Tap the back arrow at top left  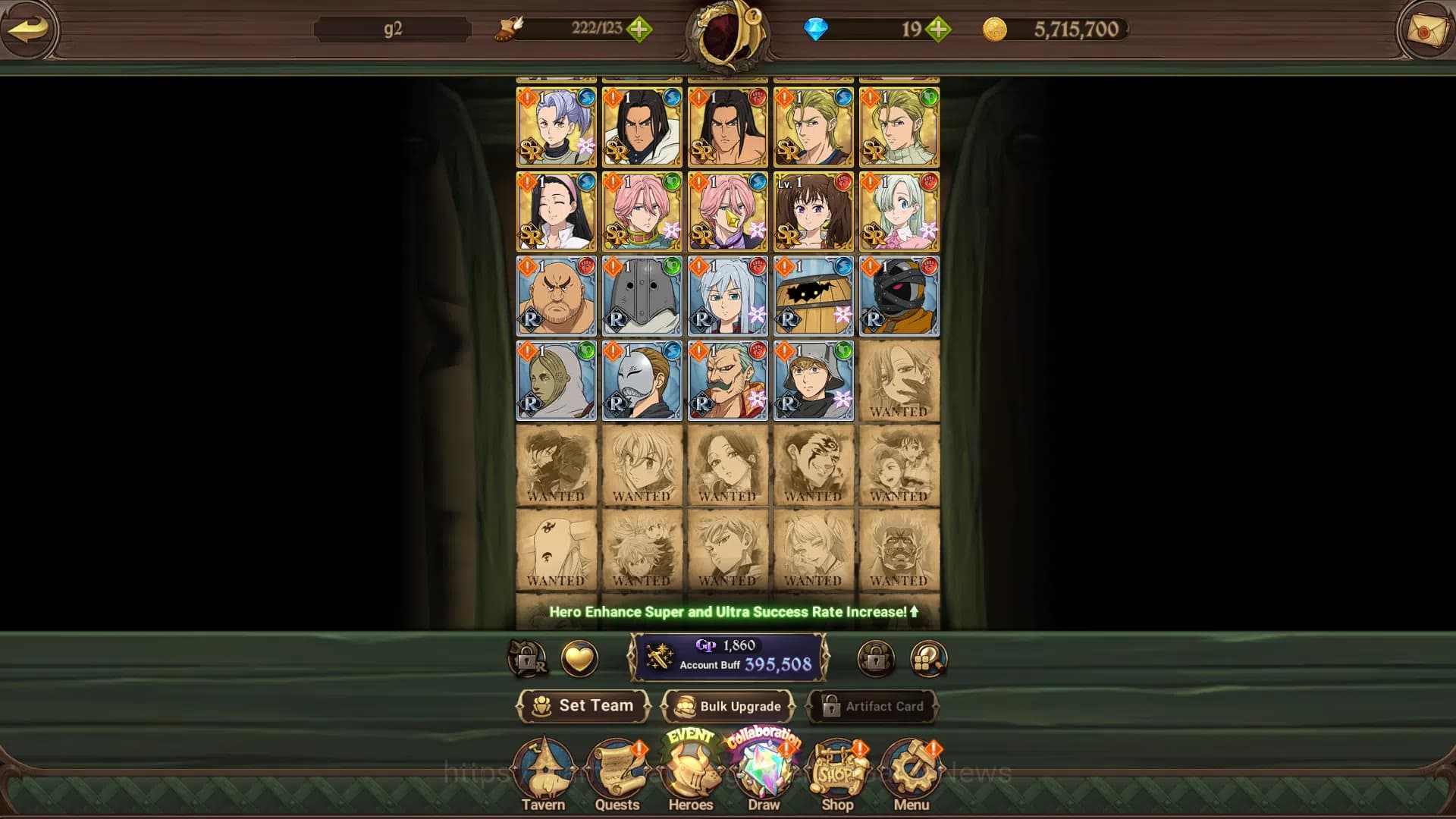coord(30,30)
